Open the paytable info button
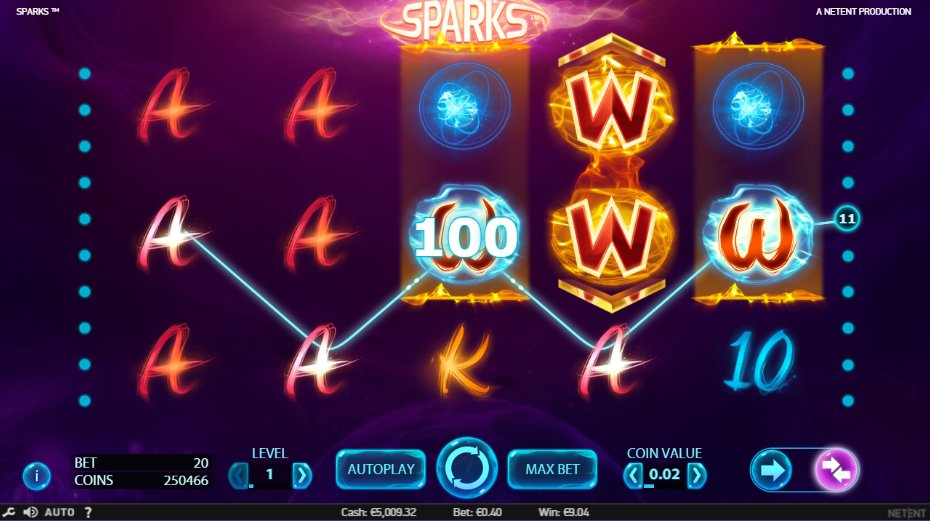 click(x=36, y=475)
